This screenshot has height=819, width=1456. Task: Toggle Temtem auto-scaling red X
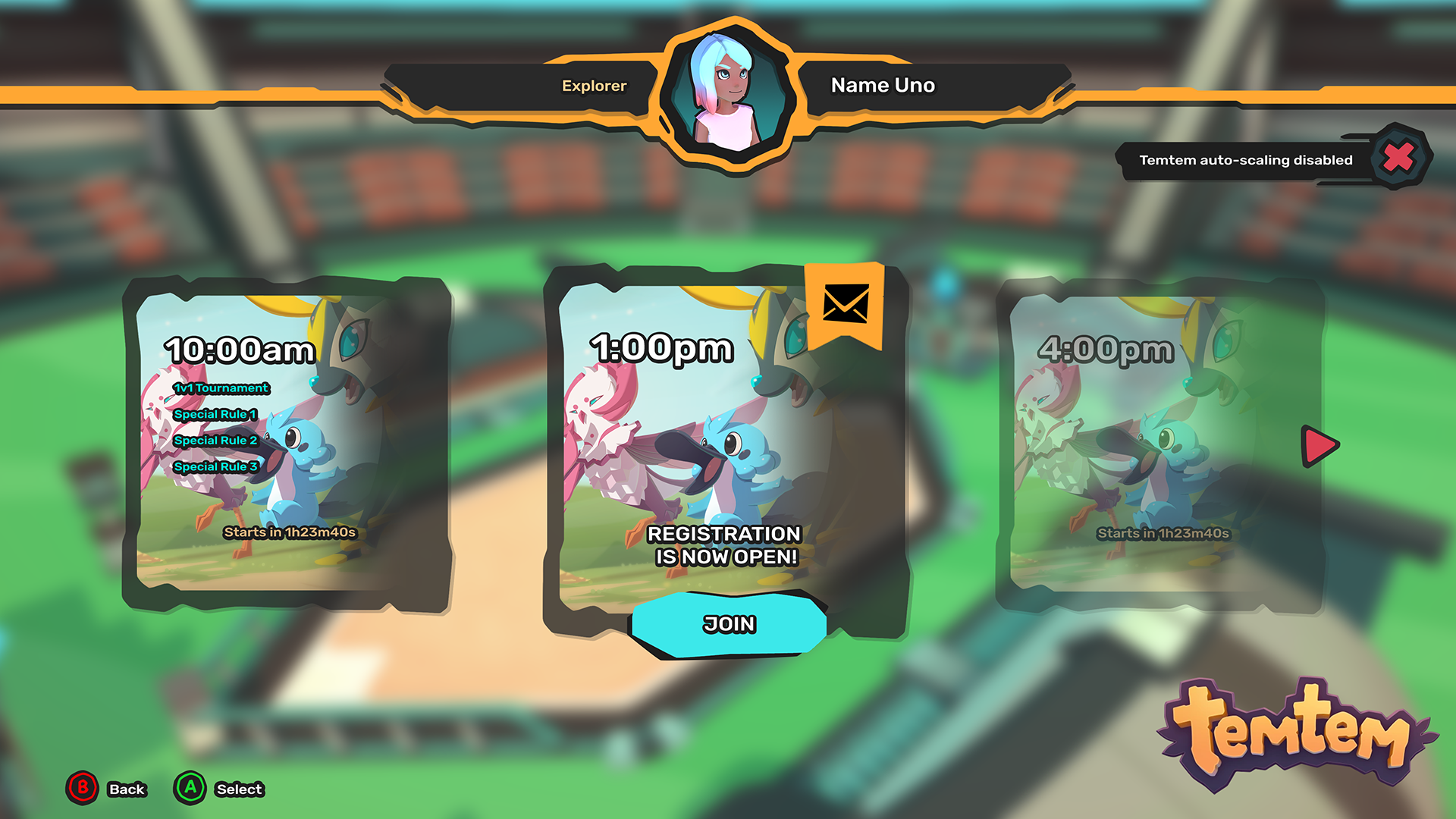coord(1398,158)
